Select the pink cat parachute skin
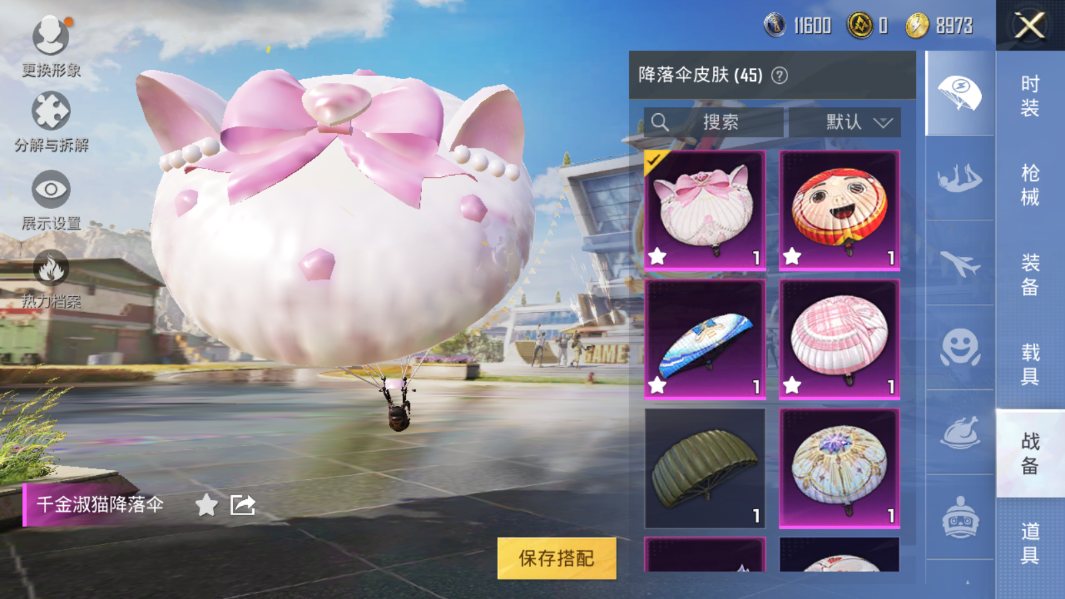The image size is (1065, 599). [x=705, y=210]
